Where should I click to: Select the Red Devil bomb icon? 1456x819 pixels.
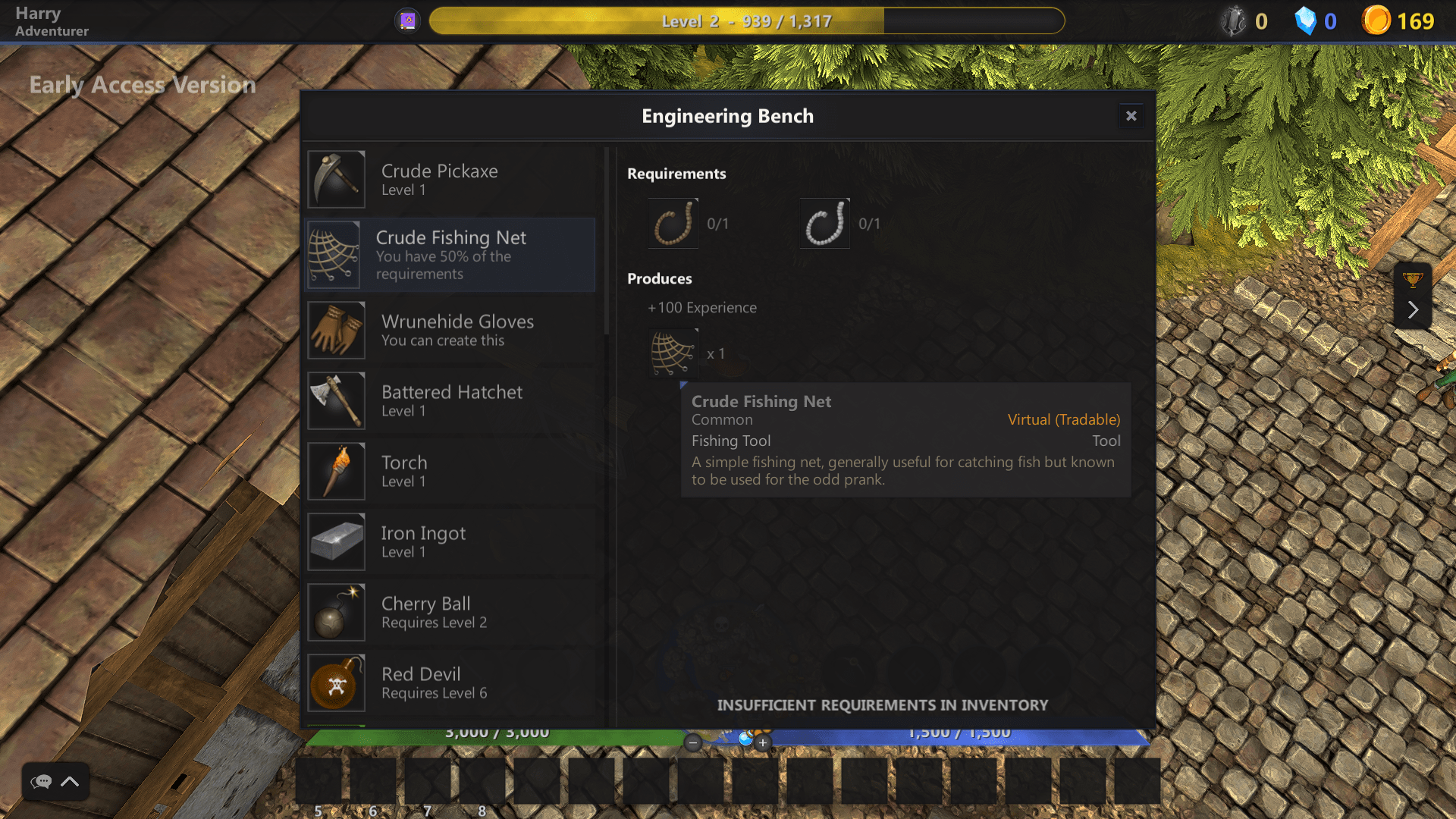pos(336,682)
